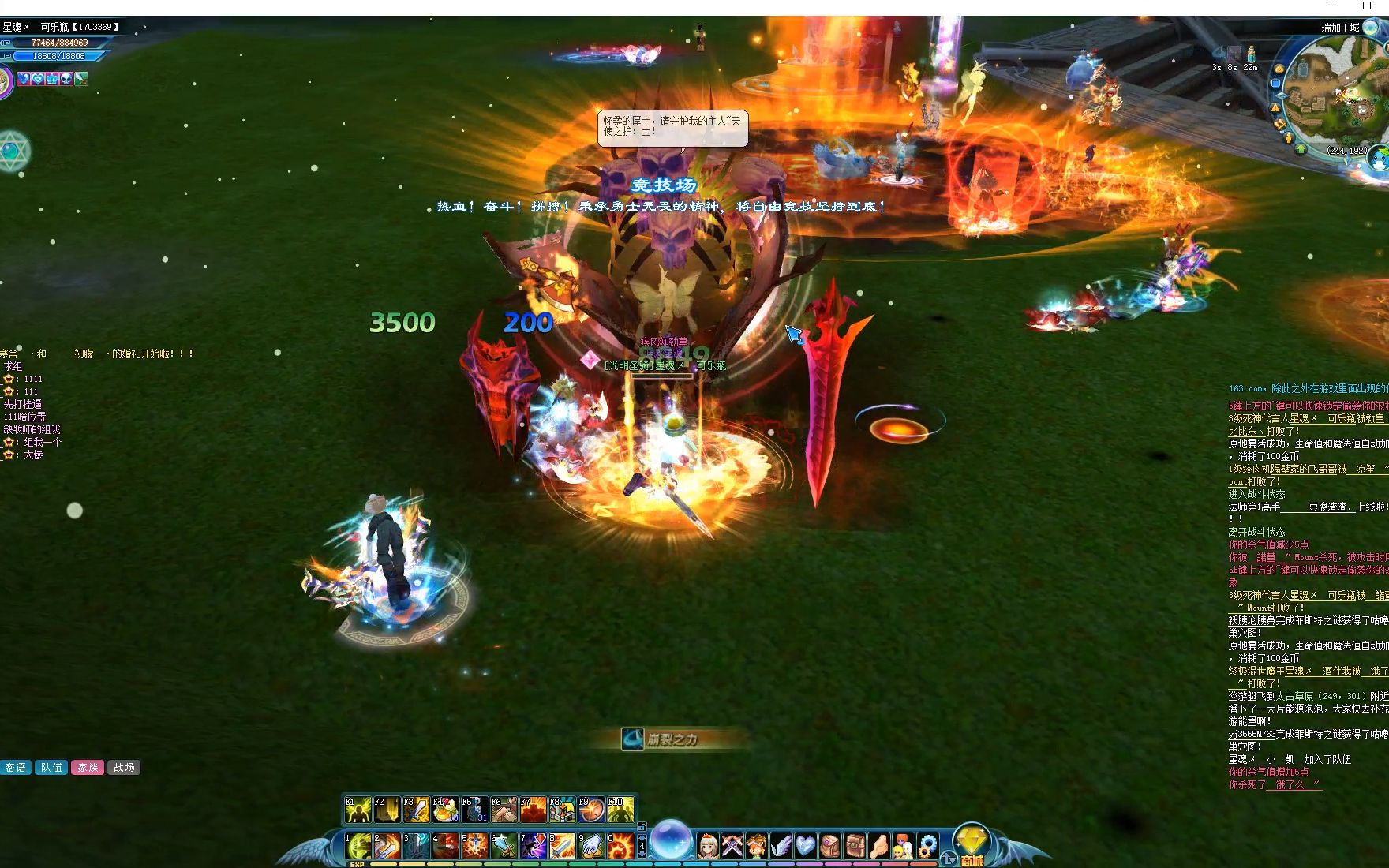The width and height of the screenshot is (1389, 868).
Task: Click the green up-arrow button beside minimap
Action: pyautogui.click(x=1301, y=148)
